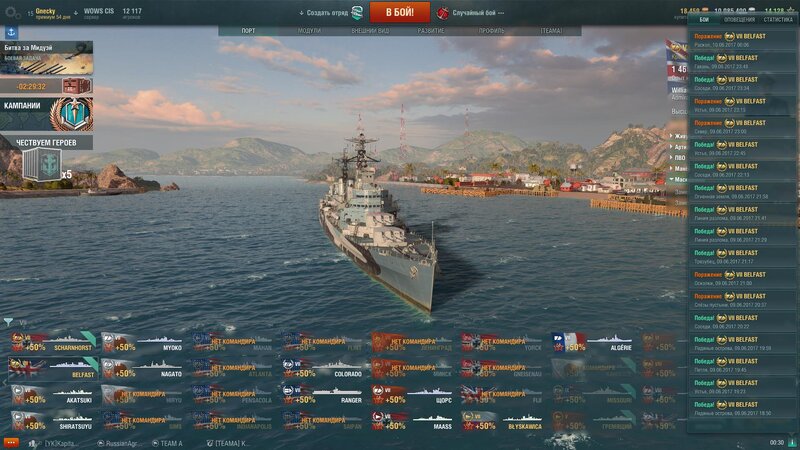Image resolution: width=800 pixels, height=450 pixels.
Task: Open the Внешний вид tab
Action: [369, 31]
